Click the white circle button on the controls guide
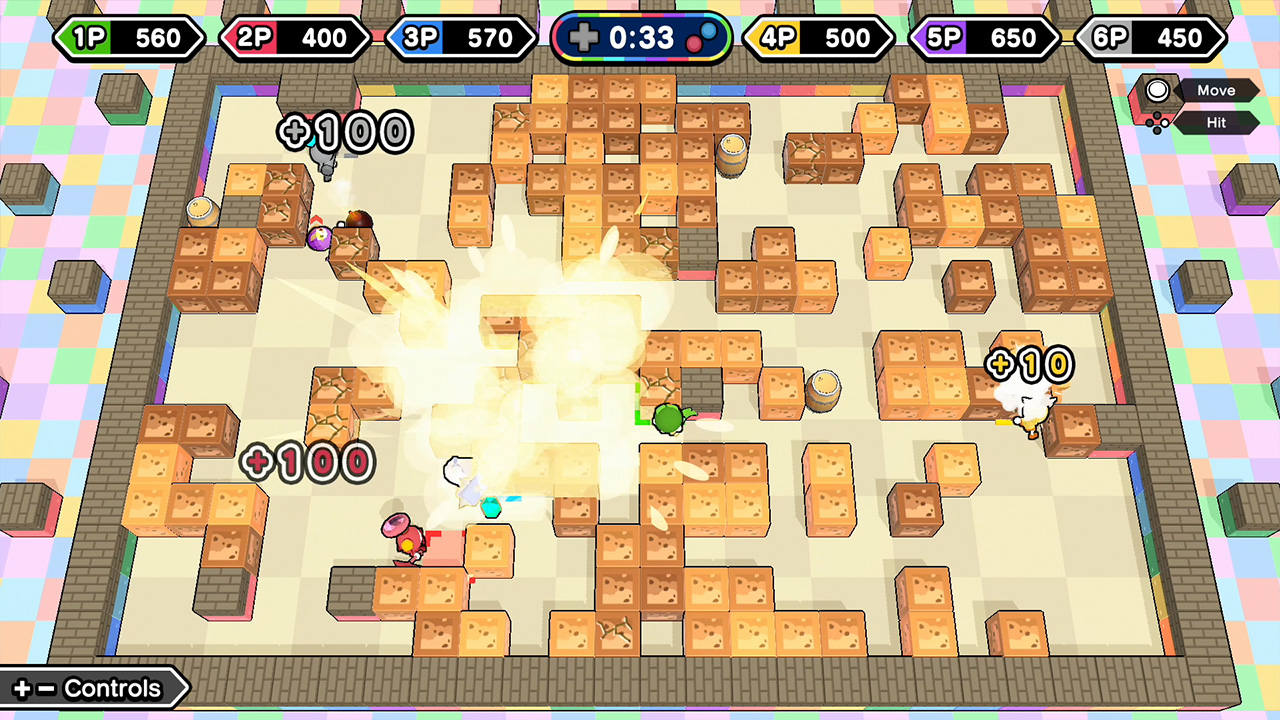 click(x=1158, y=91)
